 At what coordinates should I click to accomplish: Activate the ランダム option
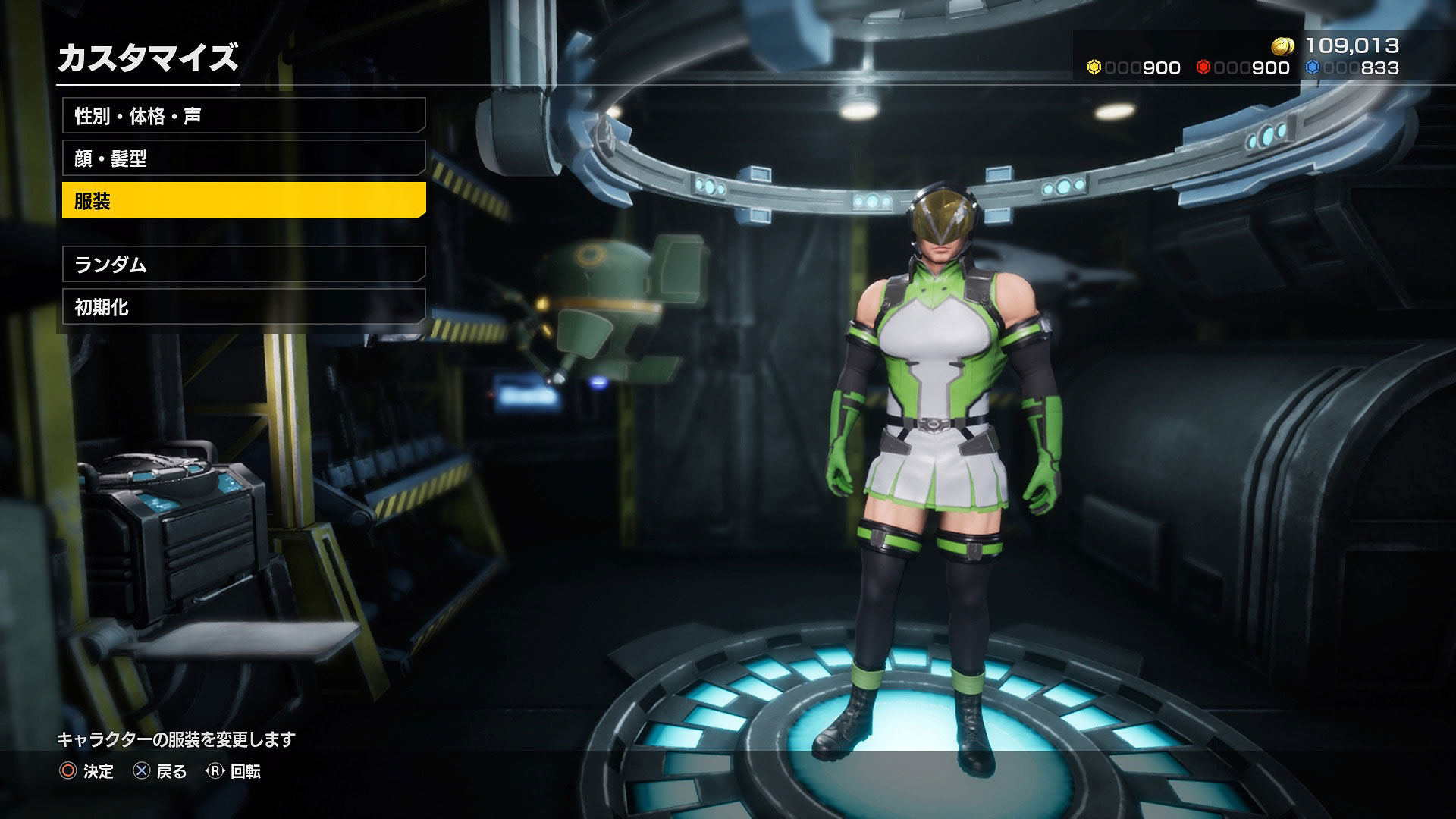pos(243,265)
